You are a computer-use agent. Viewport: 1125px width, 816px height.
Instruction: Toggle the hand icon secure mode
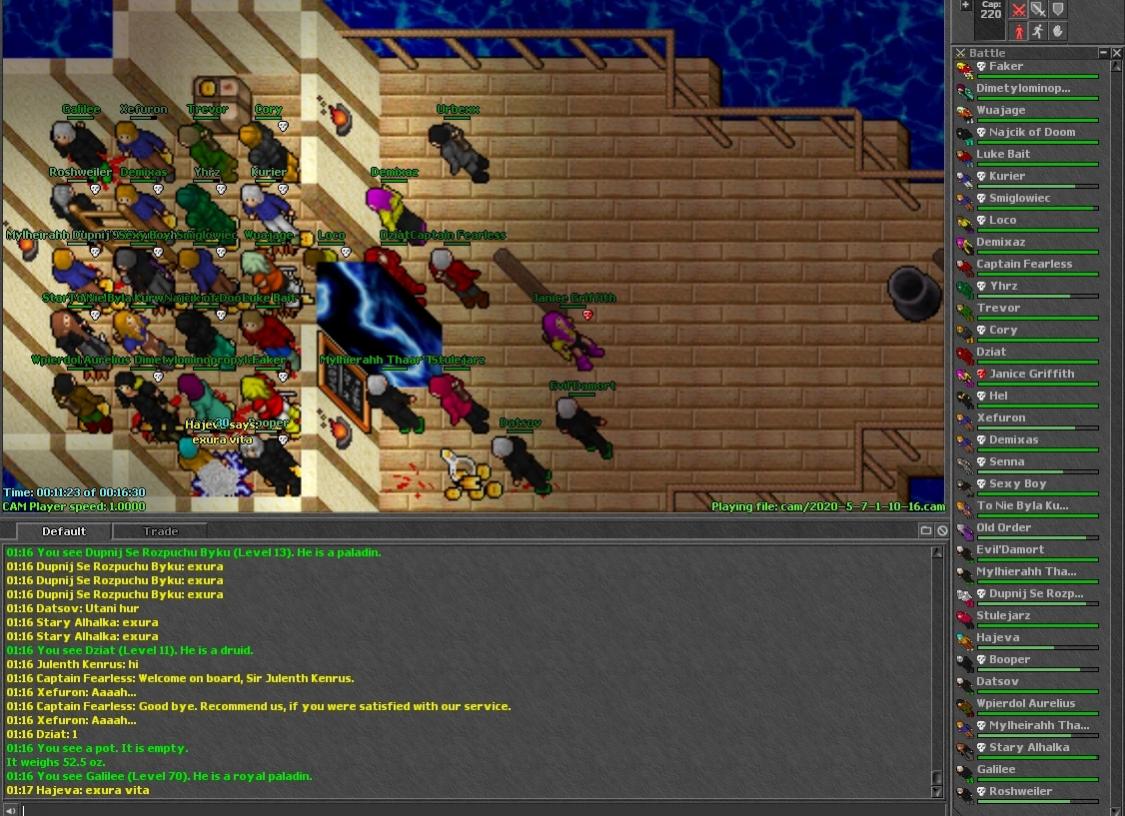pos(1058,31)
